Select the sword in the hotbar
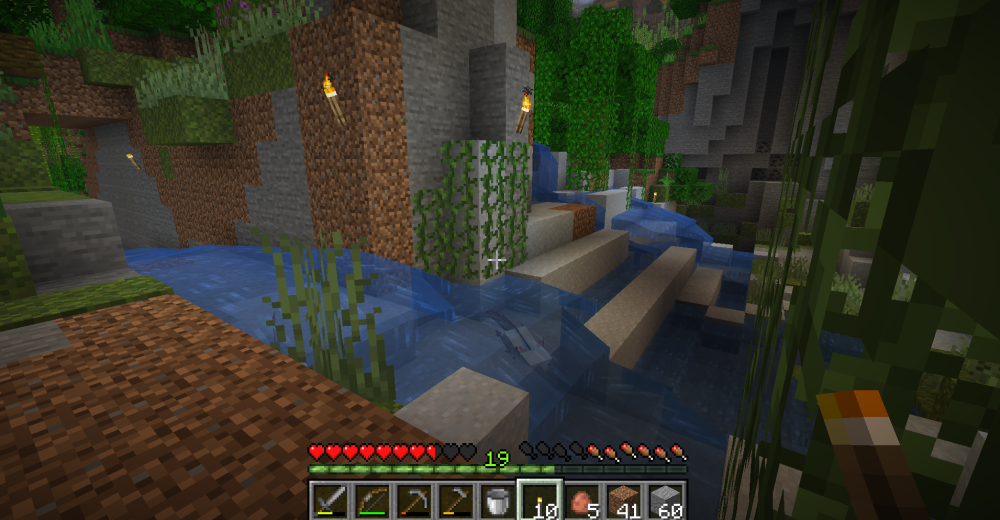 [329, 499]
